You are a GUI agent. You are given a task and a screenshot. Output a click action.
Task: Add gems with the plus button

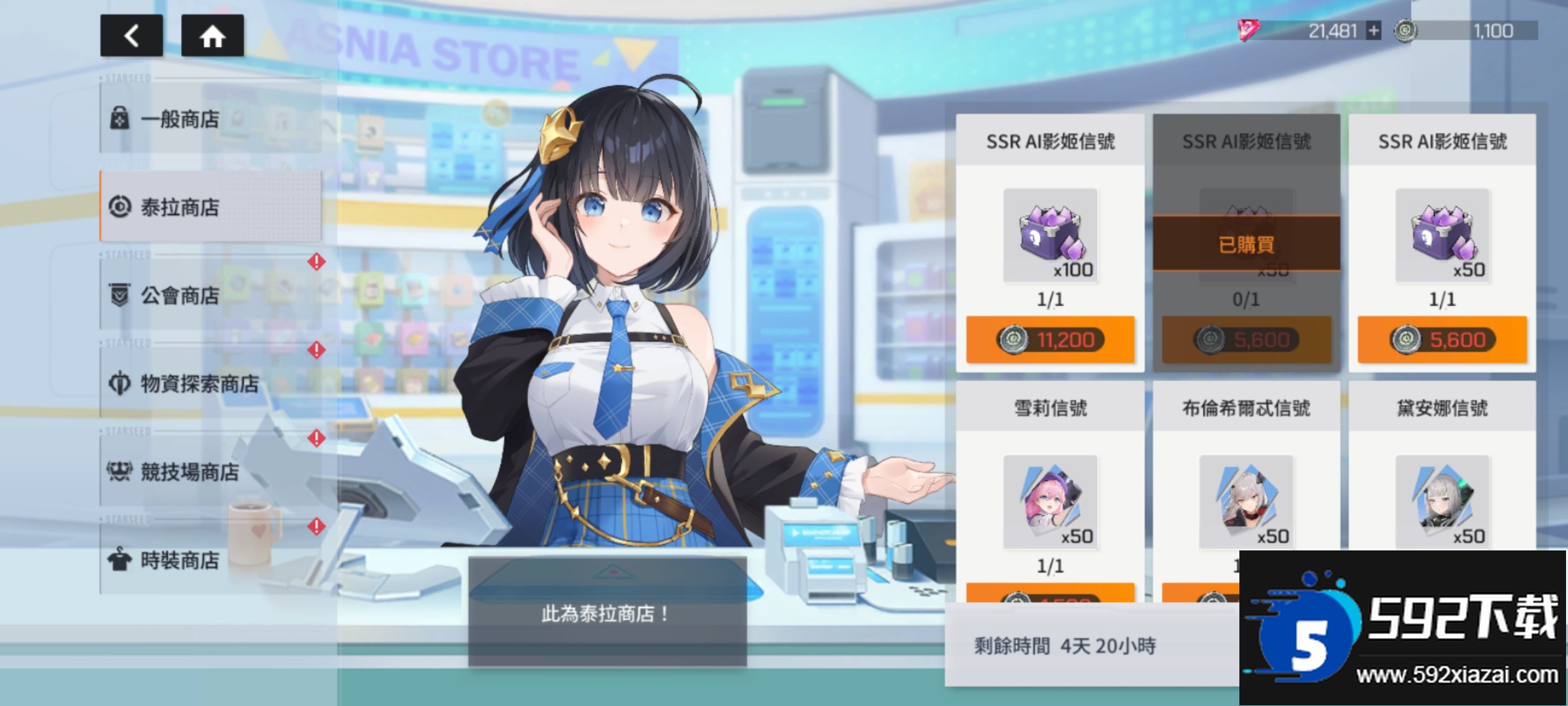click(x=1374, y=31)
